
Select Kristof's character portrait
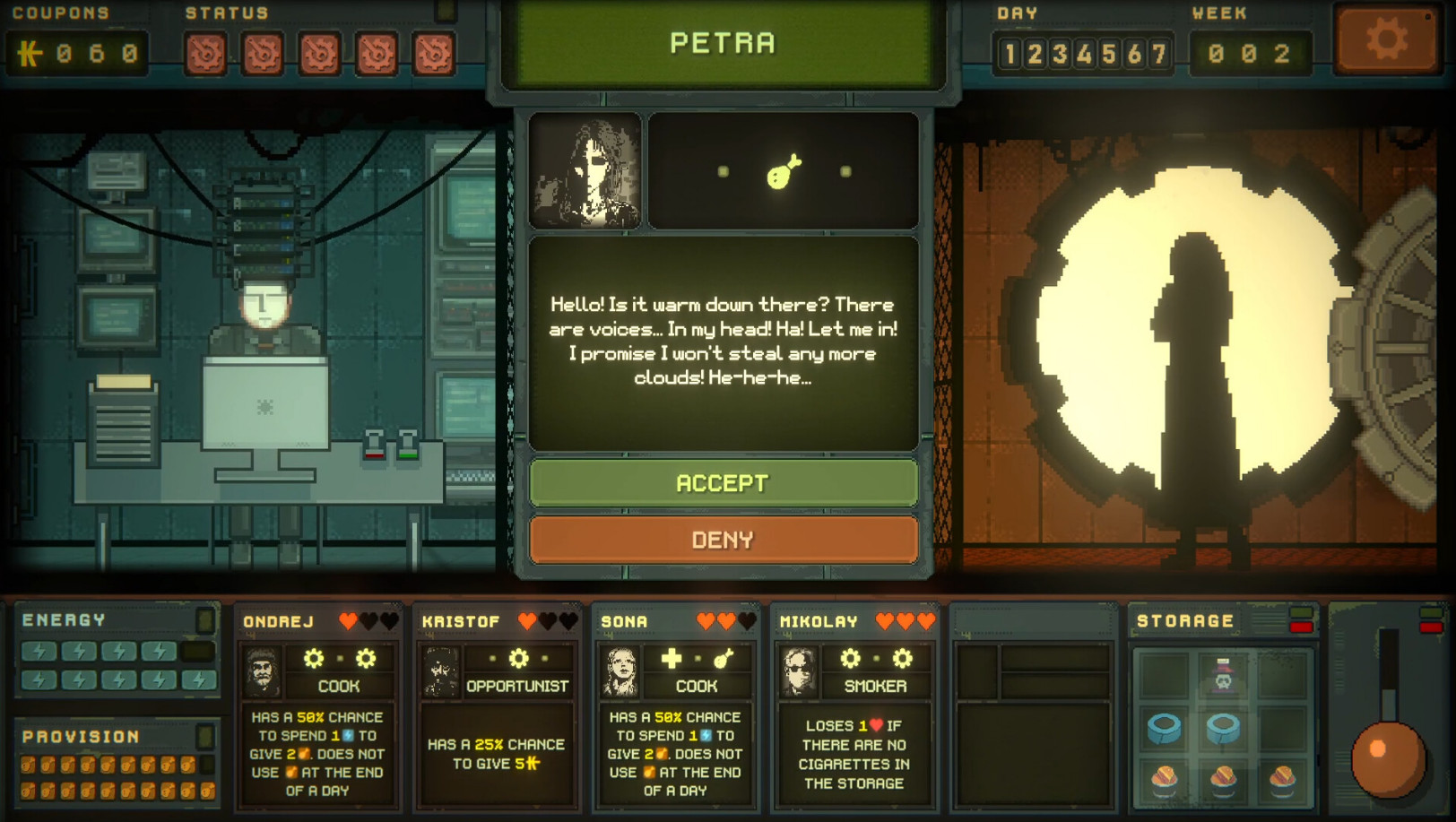tap(441, 671)
